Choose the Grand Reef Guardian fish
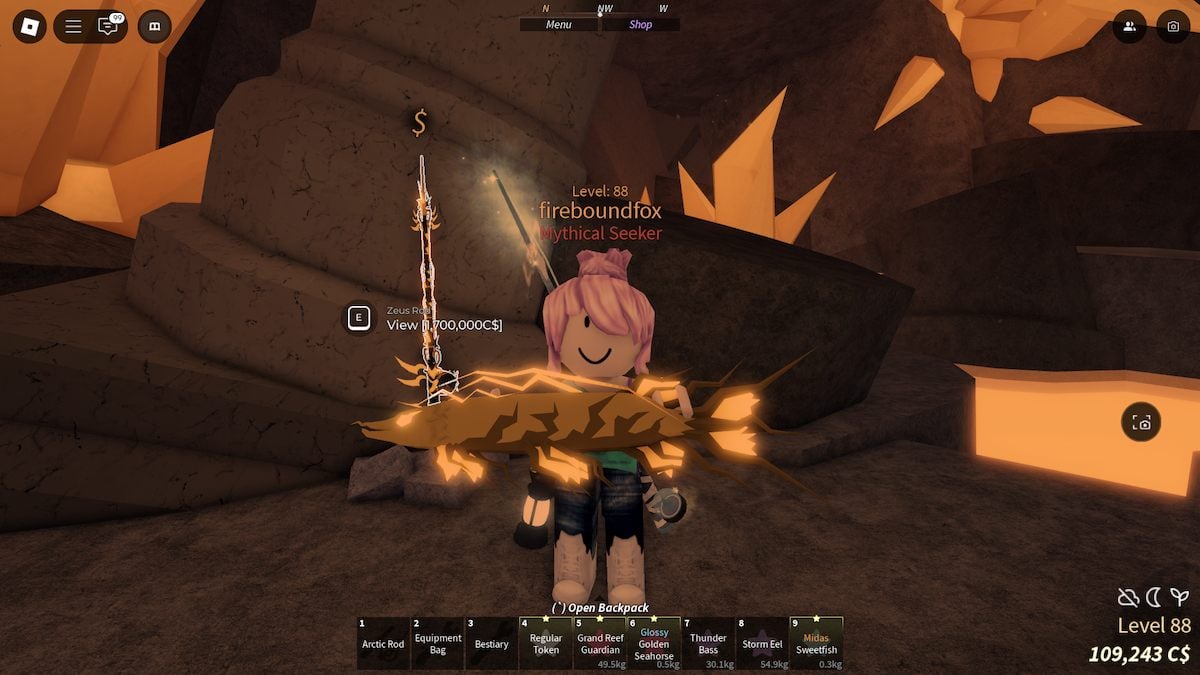Image resolution: width=1200 pixels, height=675 pixels. pyautogui.click(x=600, y=643)
